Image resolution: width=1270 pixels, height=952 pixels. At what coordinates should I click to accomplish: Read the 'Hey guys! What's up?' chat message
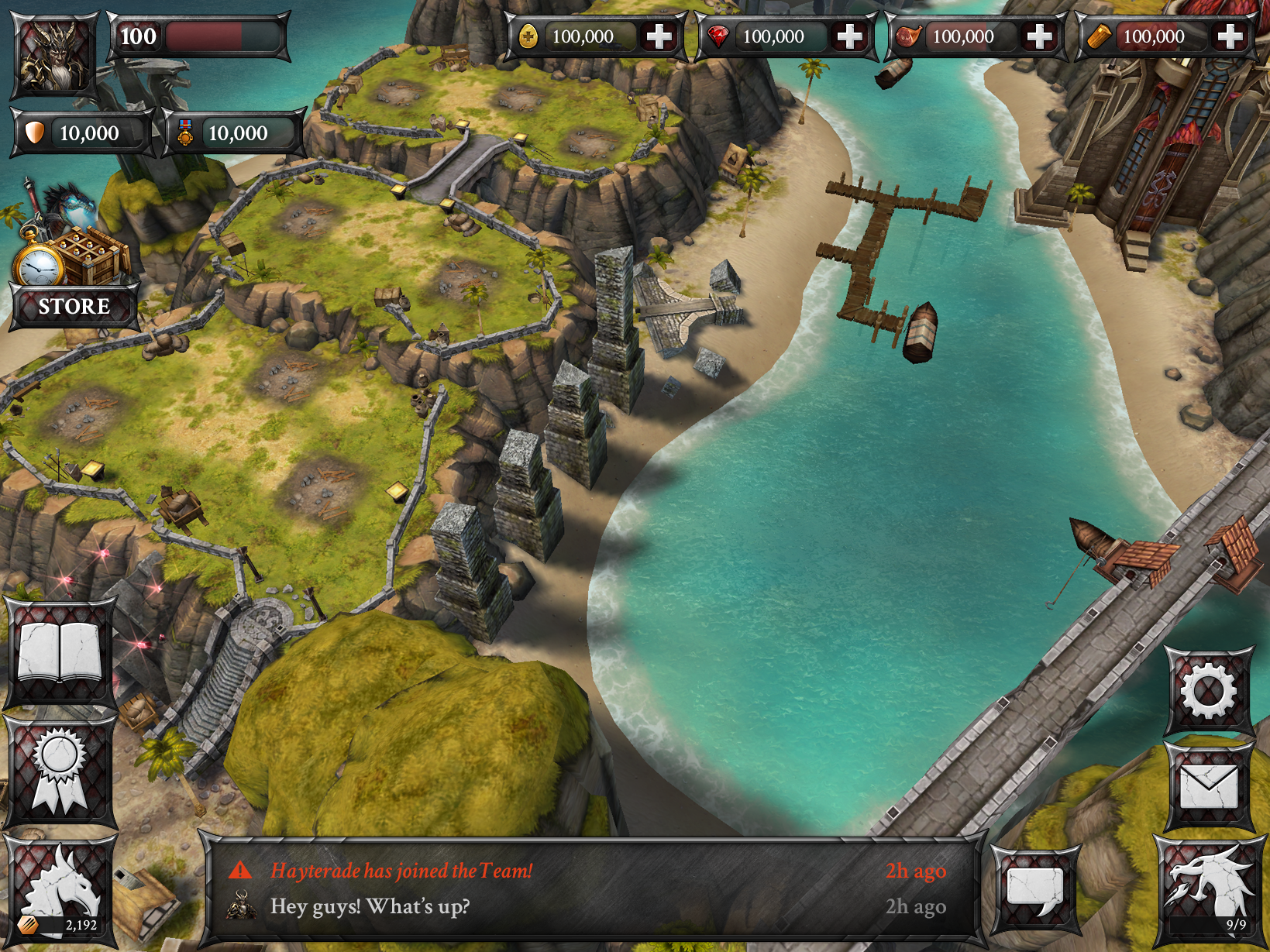pos(370,906)
